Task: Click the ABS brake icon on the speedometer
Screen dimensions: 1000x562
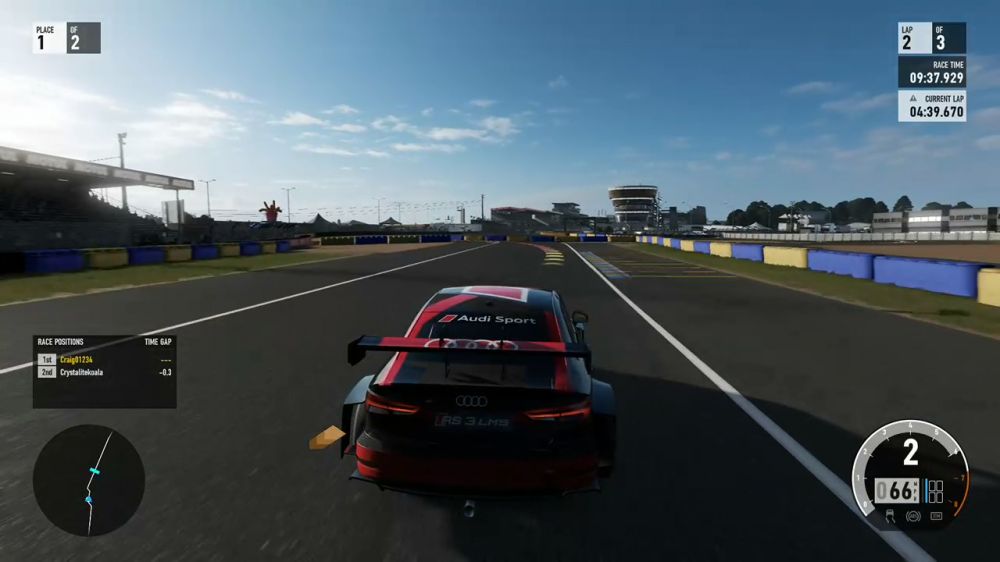Action: 912,516
